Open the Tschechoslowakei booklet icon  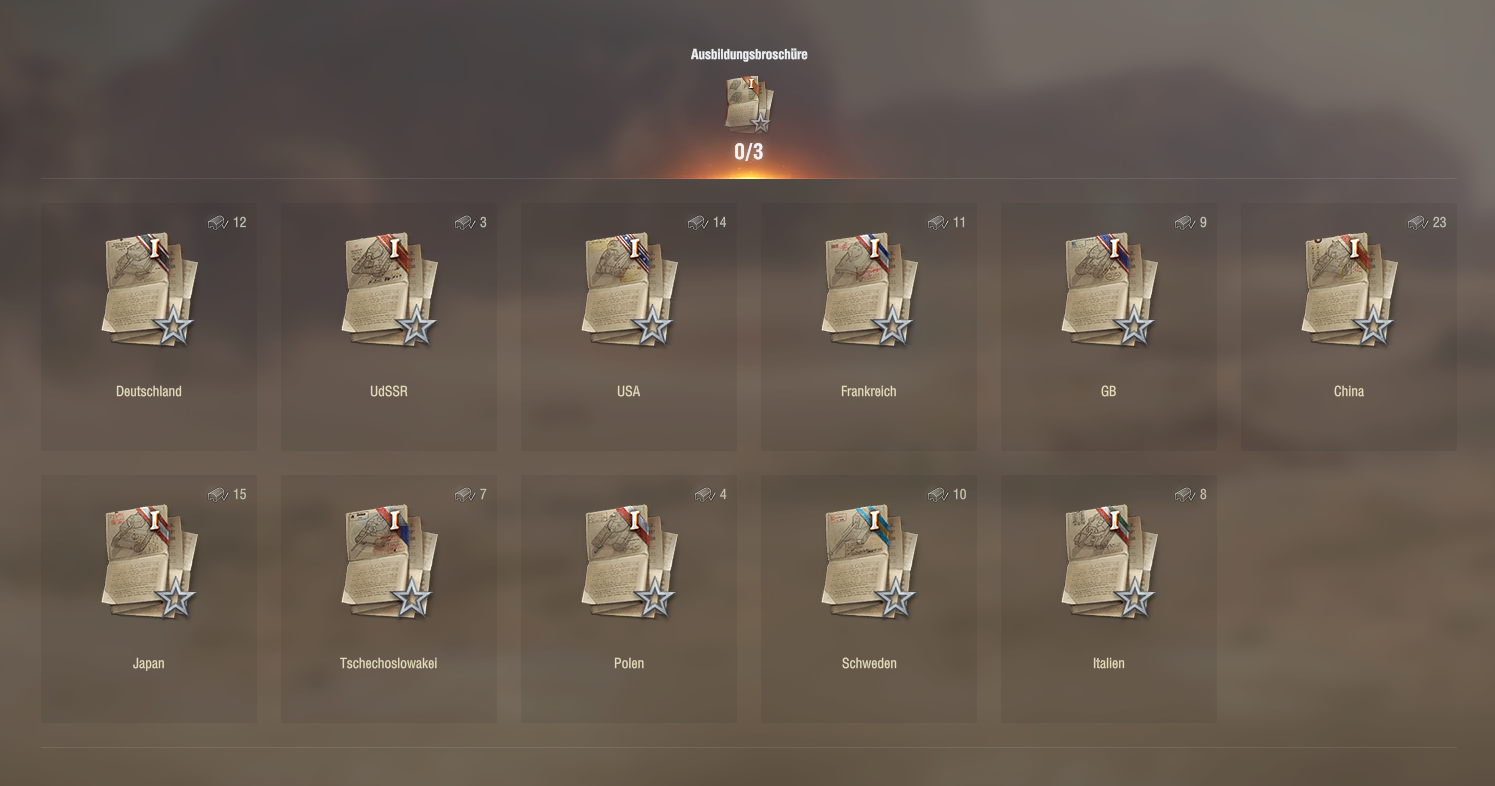389,560
